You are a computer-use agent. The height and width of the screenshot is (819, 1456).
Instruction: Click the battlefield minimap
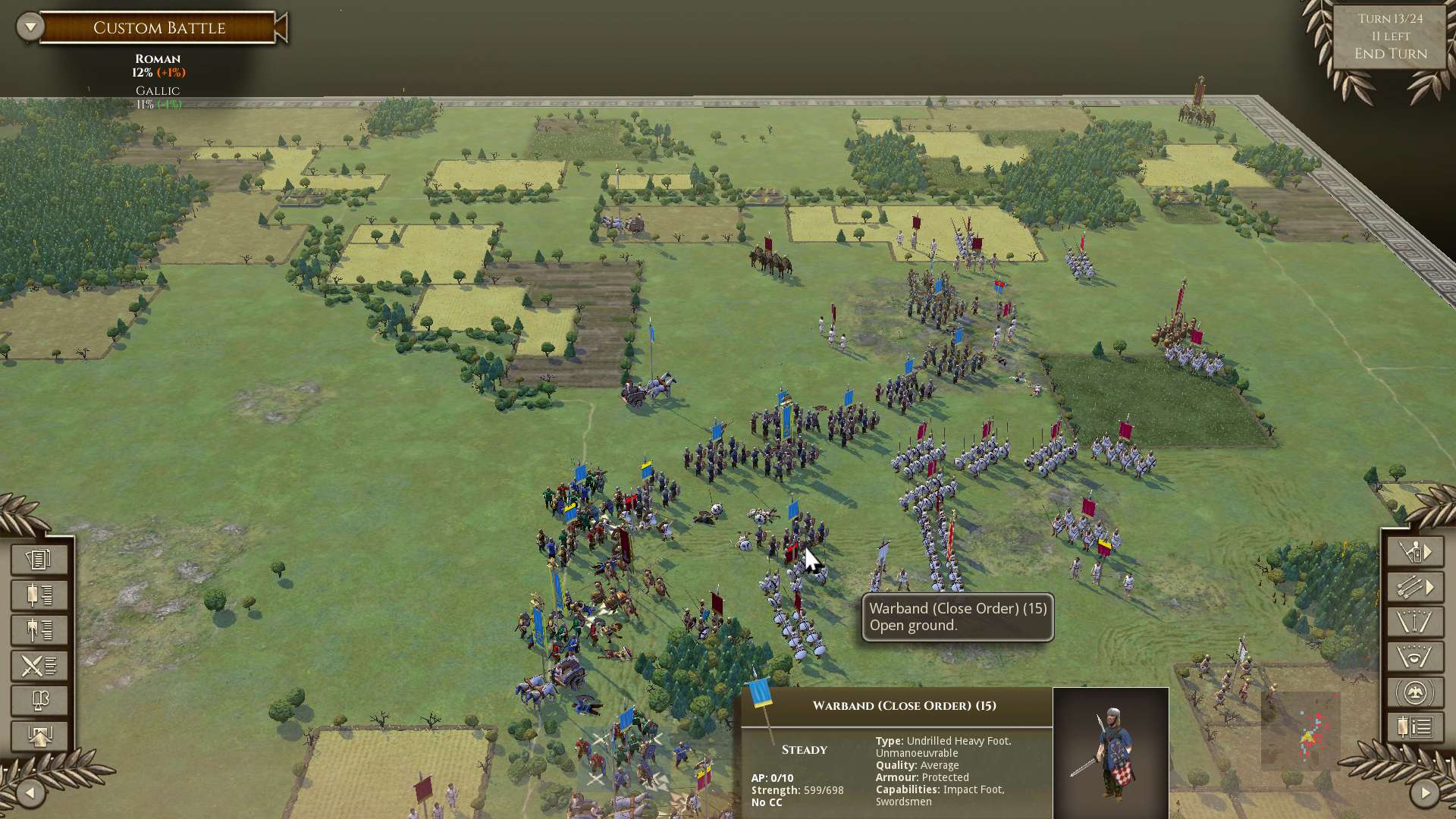point(1301,732)
